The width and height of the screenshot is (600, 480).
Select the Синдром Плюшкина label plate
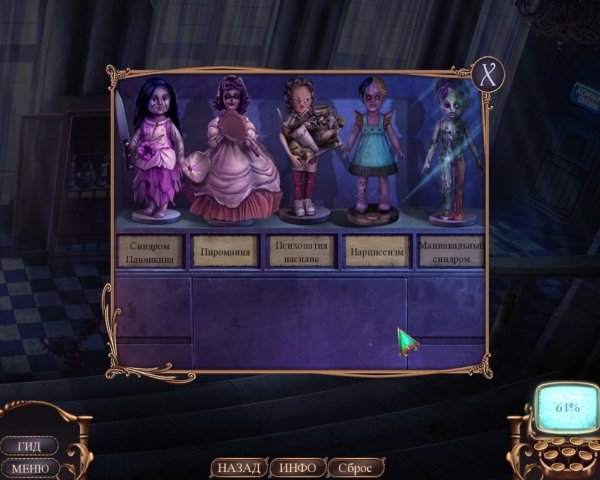(153, 250)
